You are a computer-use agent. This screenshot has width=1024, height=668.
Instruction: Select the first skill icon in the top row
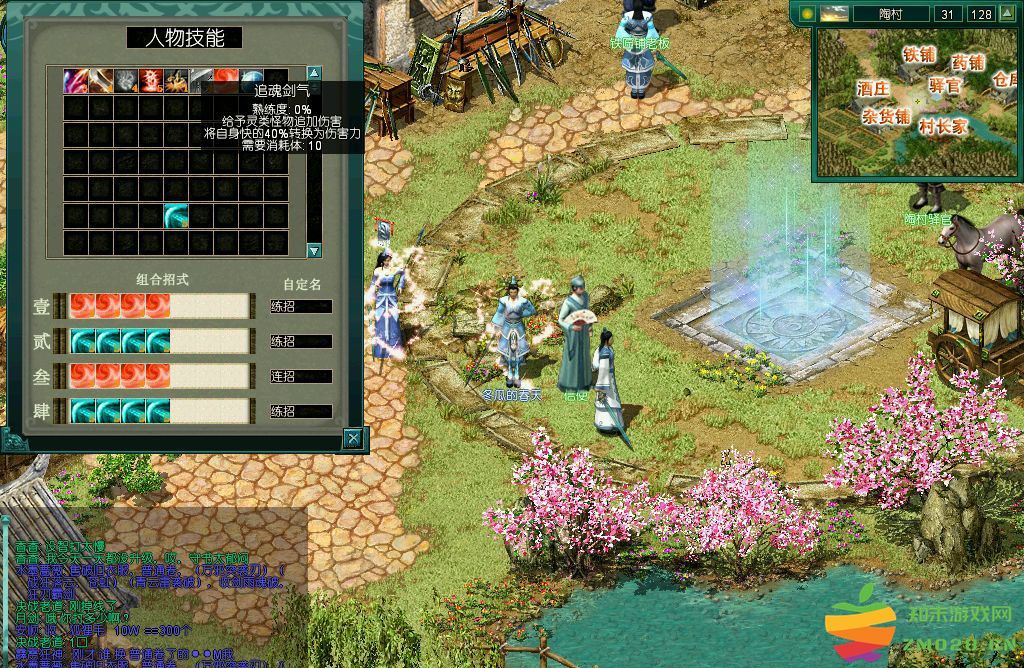click(x=76, y=81)
